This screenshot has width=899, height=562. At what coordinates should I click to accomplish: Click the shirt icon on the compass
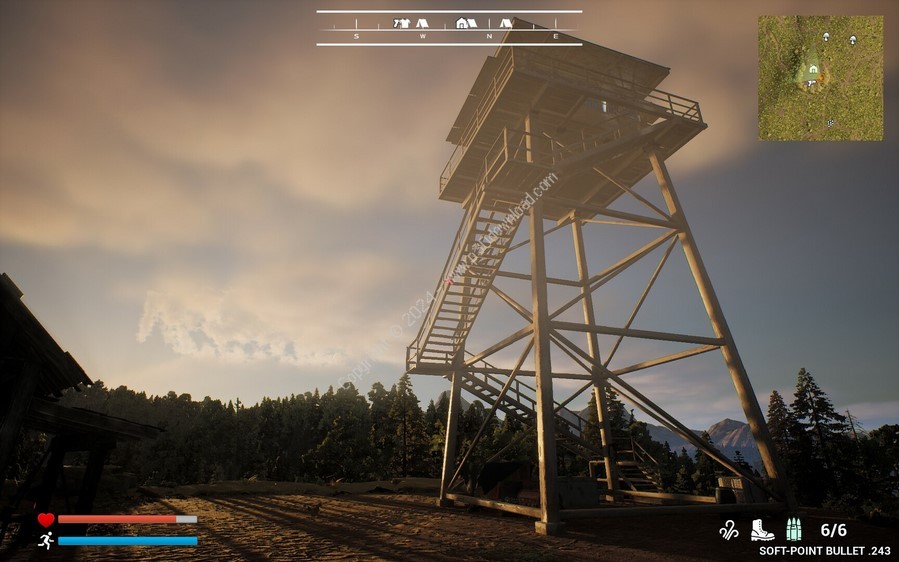point(402,22)
